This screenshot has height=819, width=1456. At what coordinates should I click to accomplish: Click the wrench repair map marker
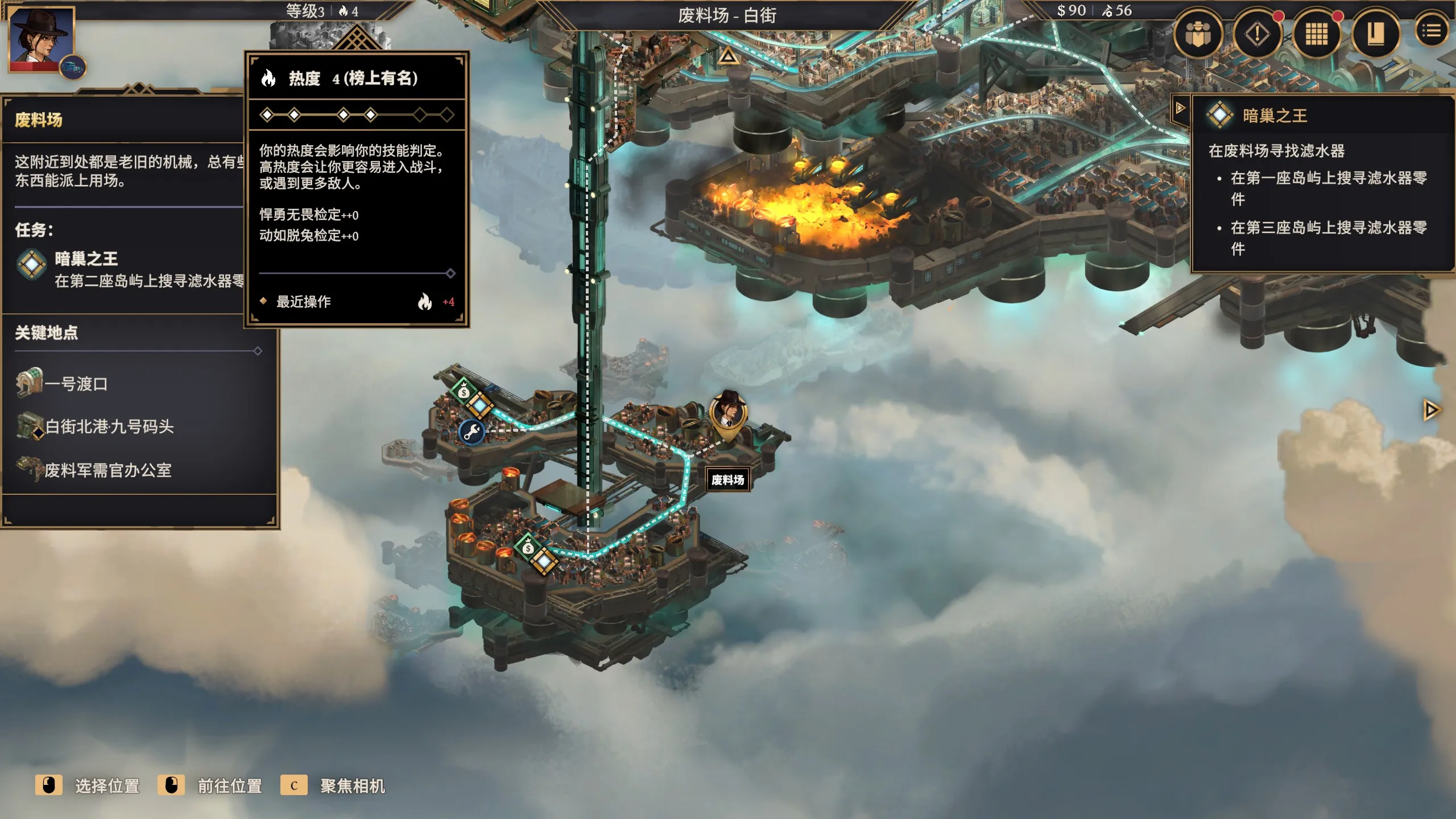tap(471, 433)
